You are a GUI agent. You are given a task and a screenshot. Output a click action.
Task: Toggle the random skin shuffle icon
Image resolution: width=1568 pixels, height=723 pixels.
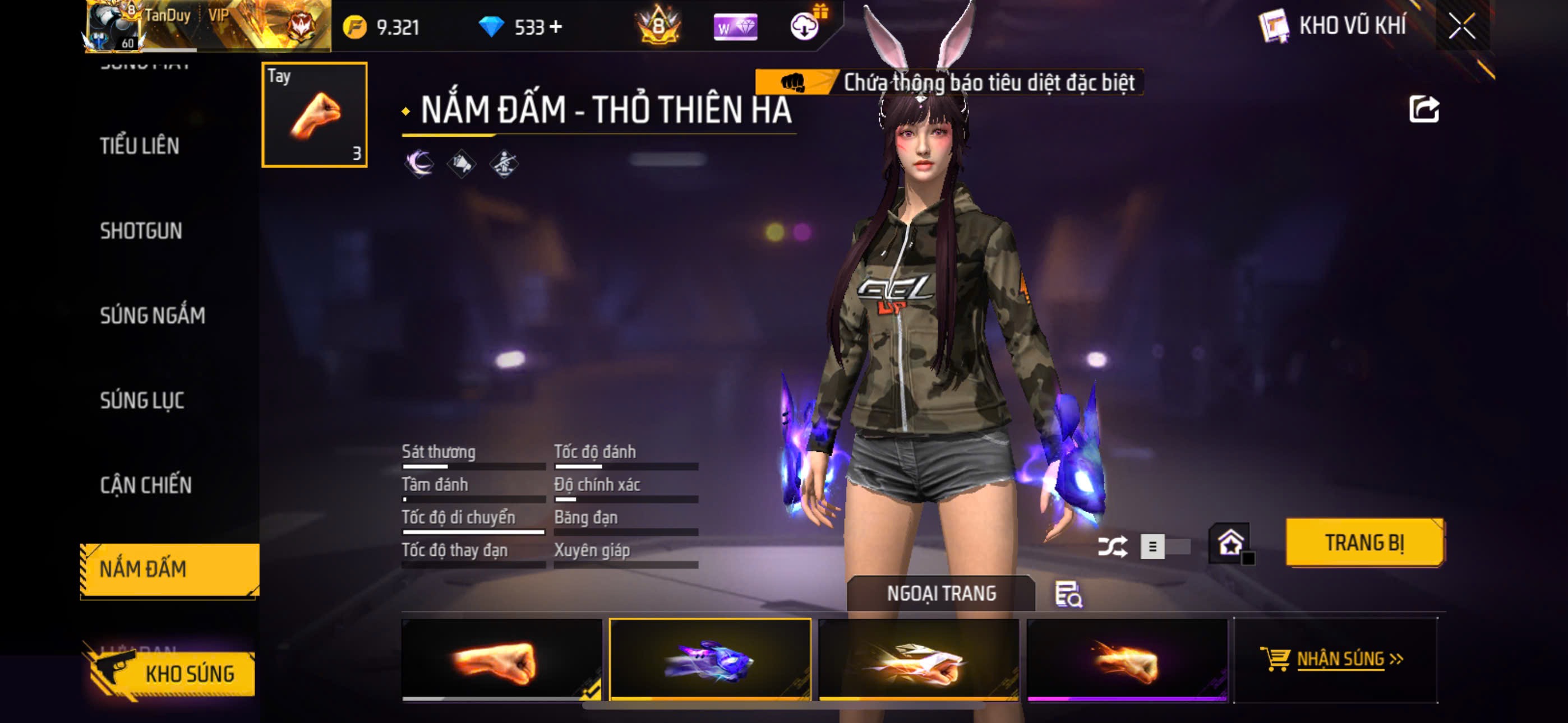[x=1112, y=546]
